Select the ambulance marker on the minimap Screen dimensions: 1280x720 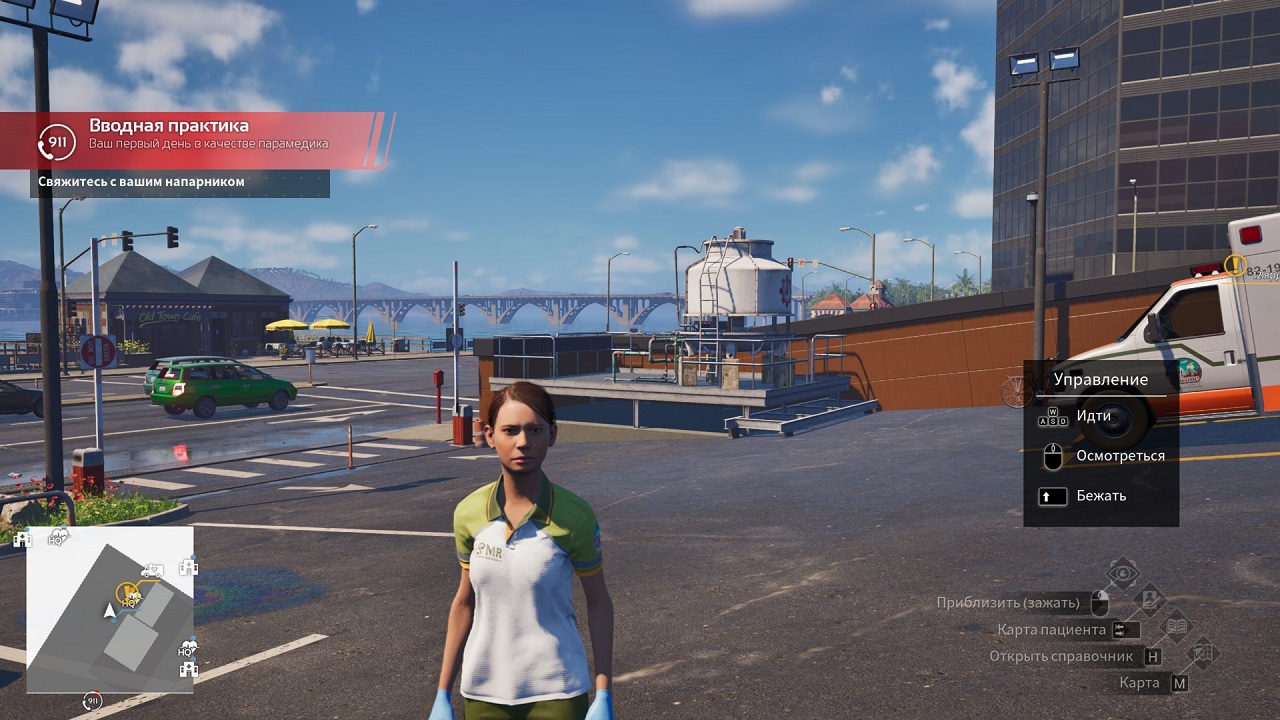pyautogui.click(x=152, y=570)
